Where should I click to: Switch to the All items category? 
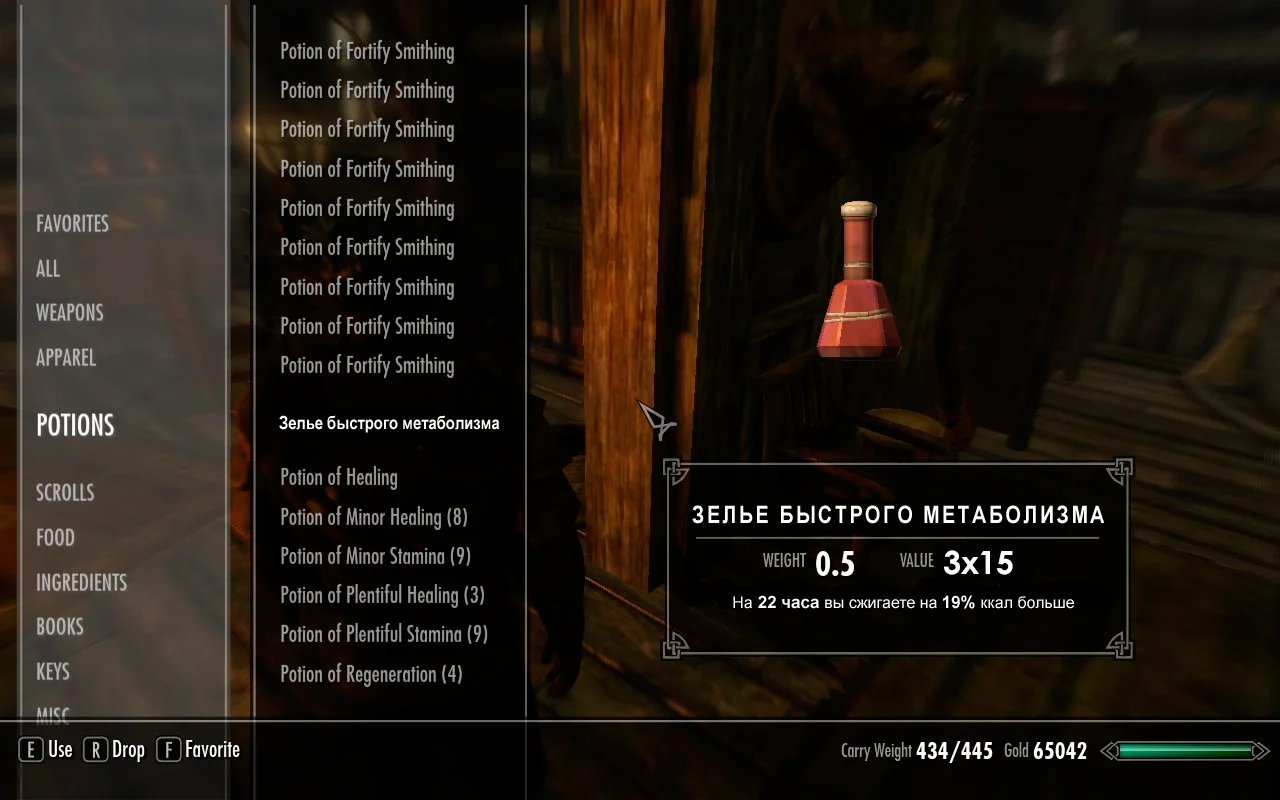(x=48, y=269)
